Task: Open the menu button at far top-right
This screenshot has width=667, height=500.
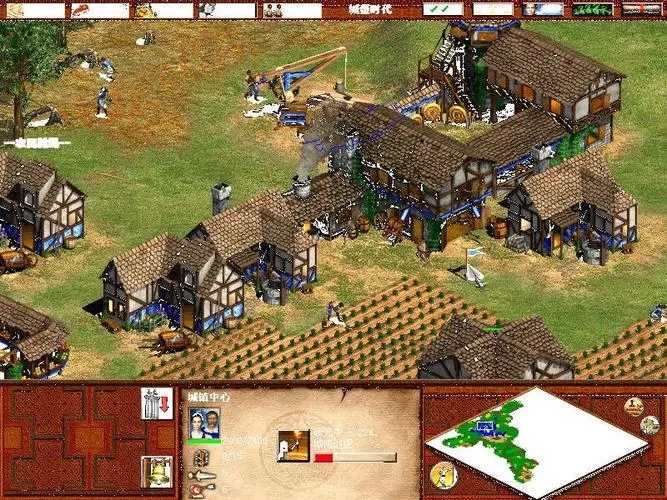Action: [x=641, y=9]
